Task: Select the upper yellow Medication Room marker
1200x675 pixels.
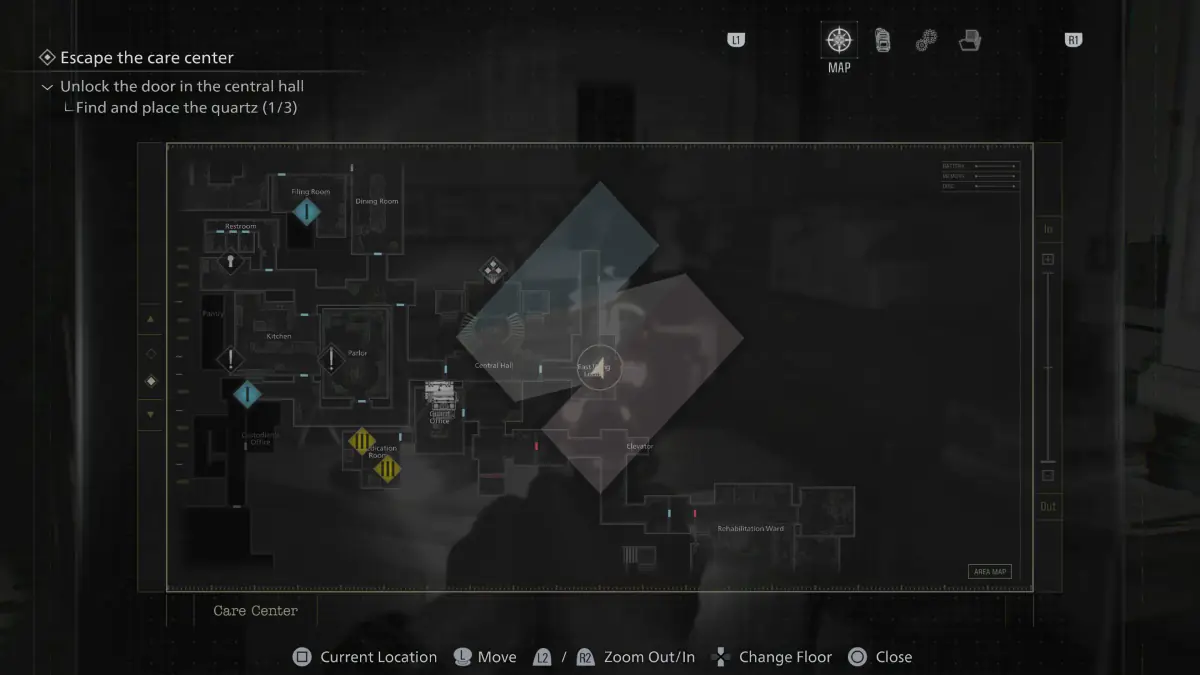Action: (x=361, y=440)
